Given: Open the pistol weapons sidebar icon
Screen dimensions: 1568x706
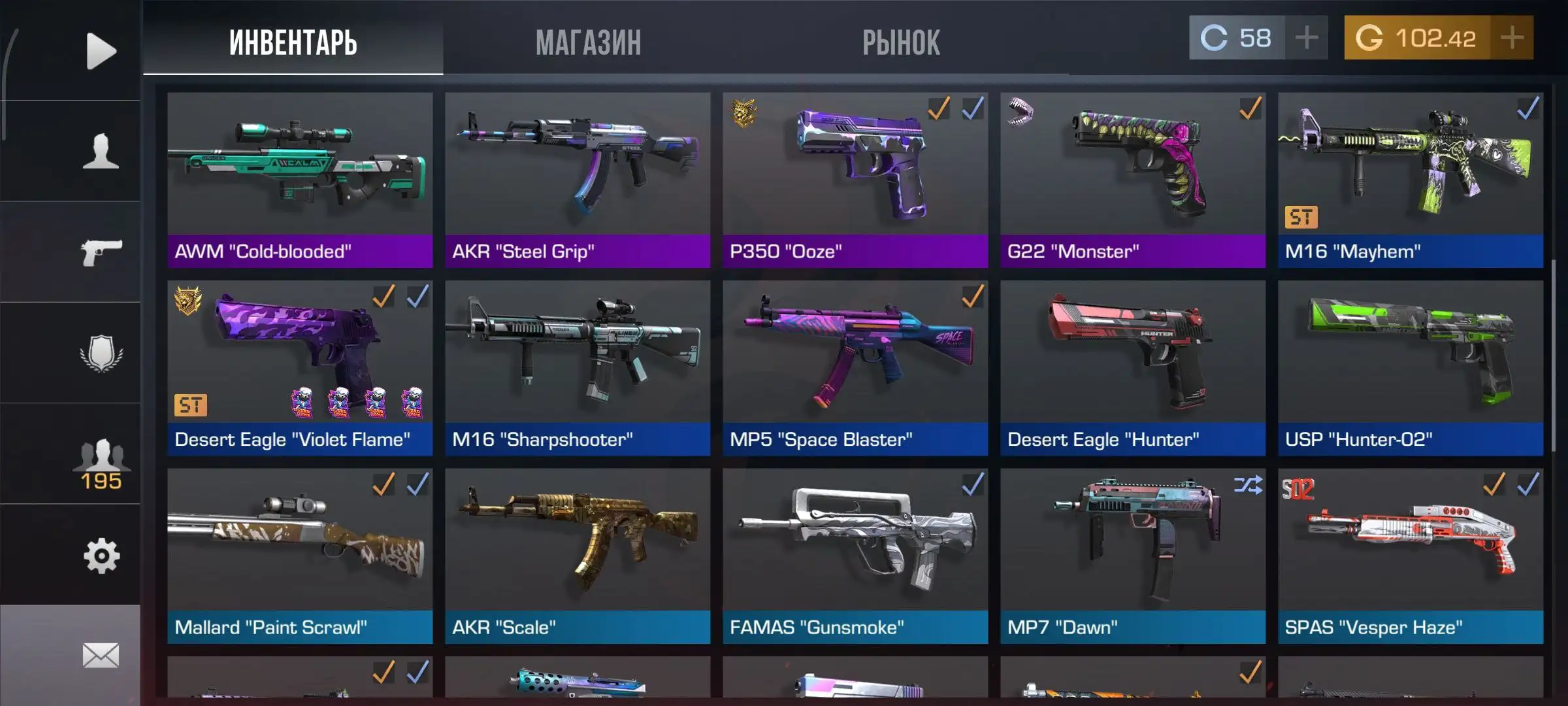Looking at the screenshot, I should click(101, 252).
